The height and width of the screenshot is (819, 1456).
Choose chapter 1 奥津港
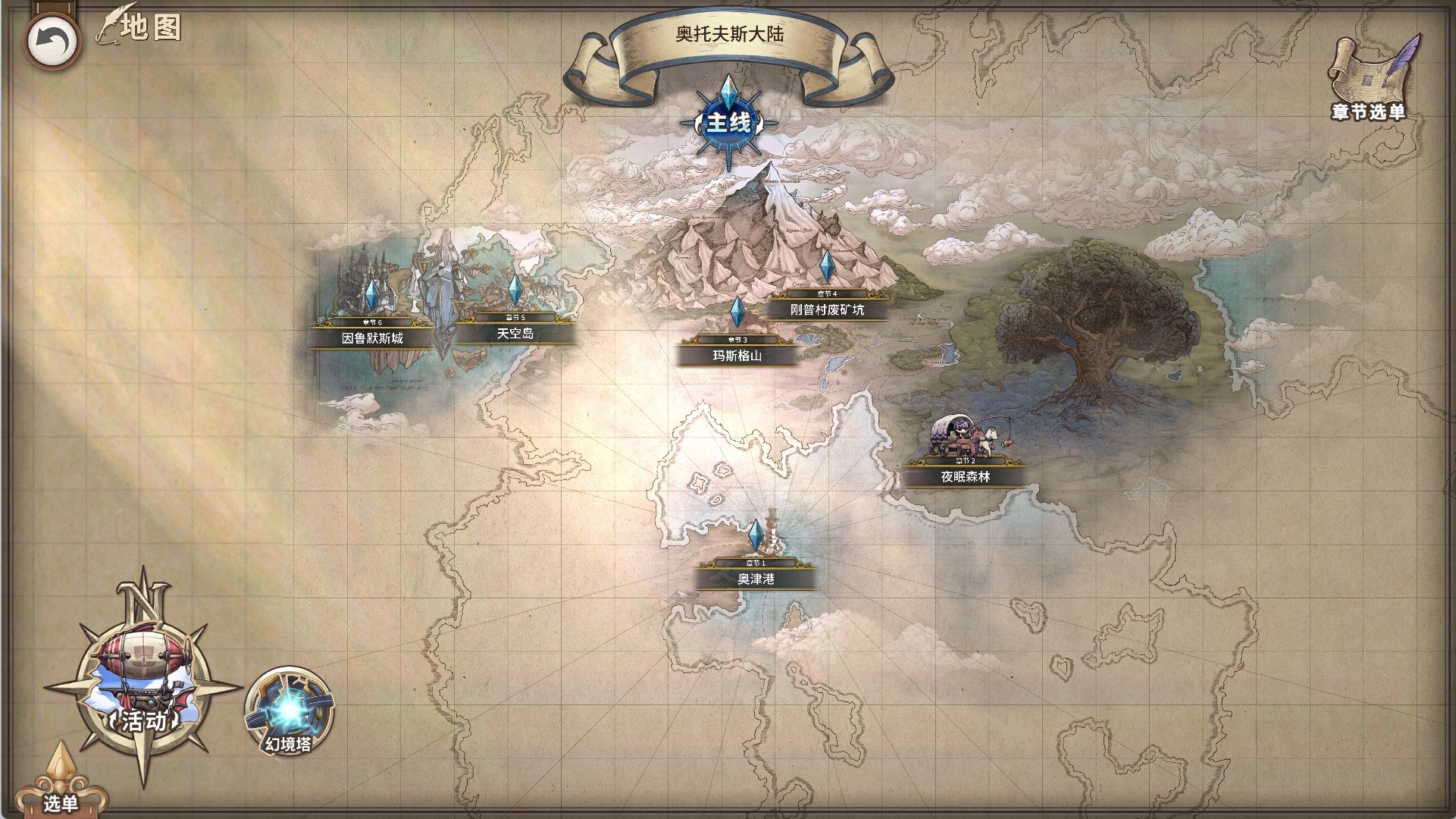click(x=756, y=578)
